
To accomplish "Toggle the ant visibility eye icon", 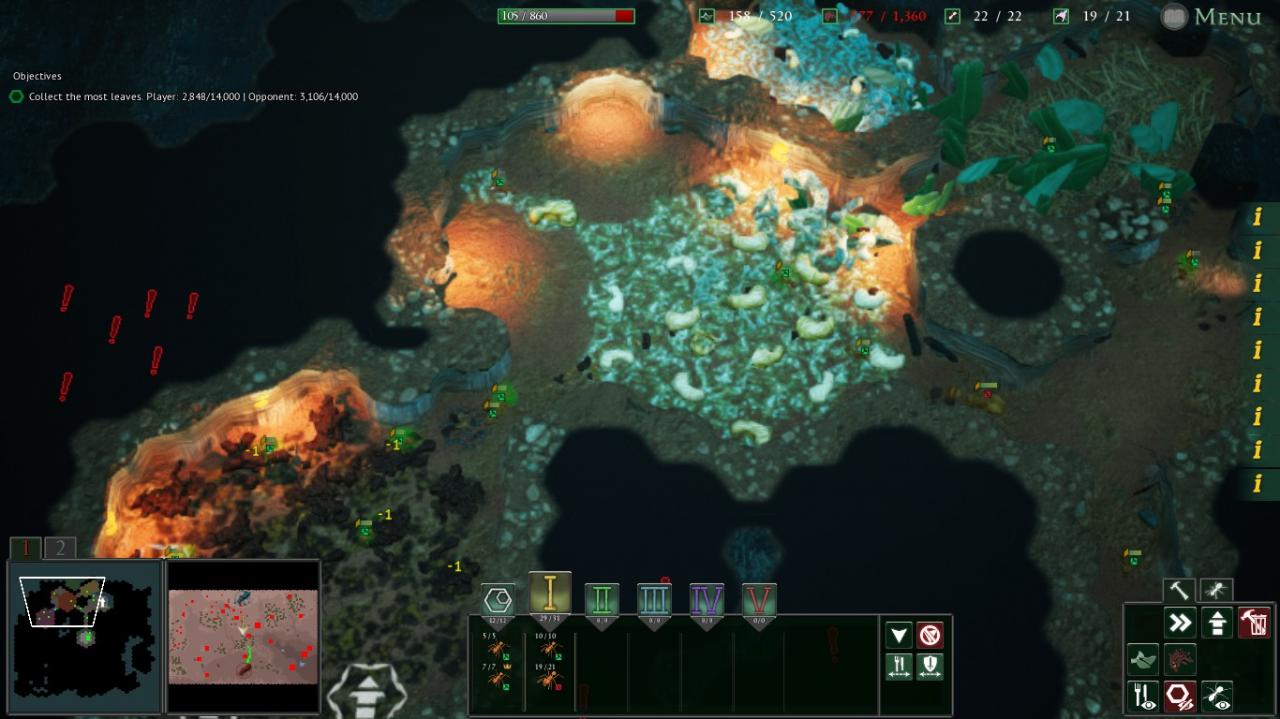I will (x=1217, y=696).
